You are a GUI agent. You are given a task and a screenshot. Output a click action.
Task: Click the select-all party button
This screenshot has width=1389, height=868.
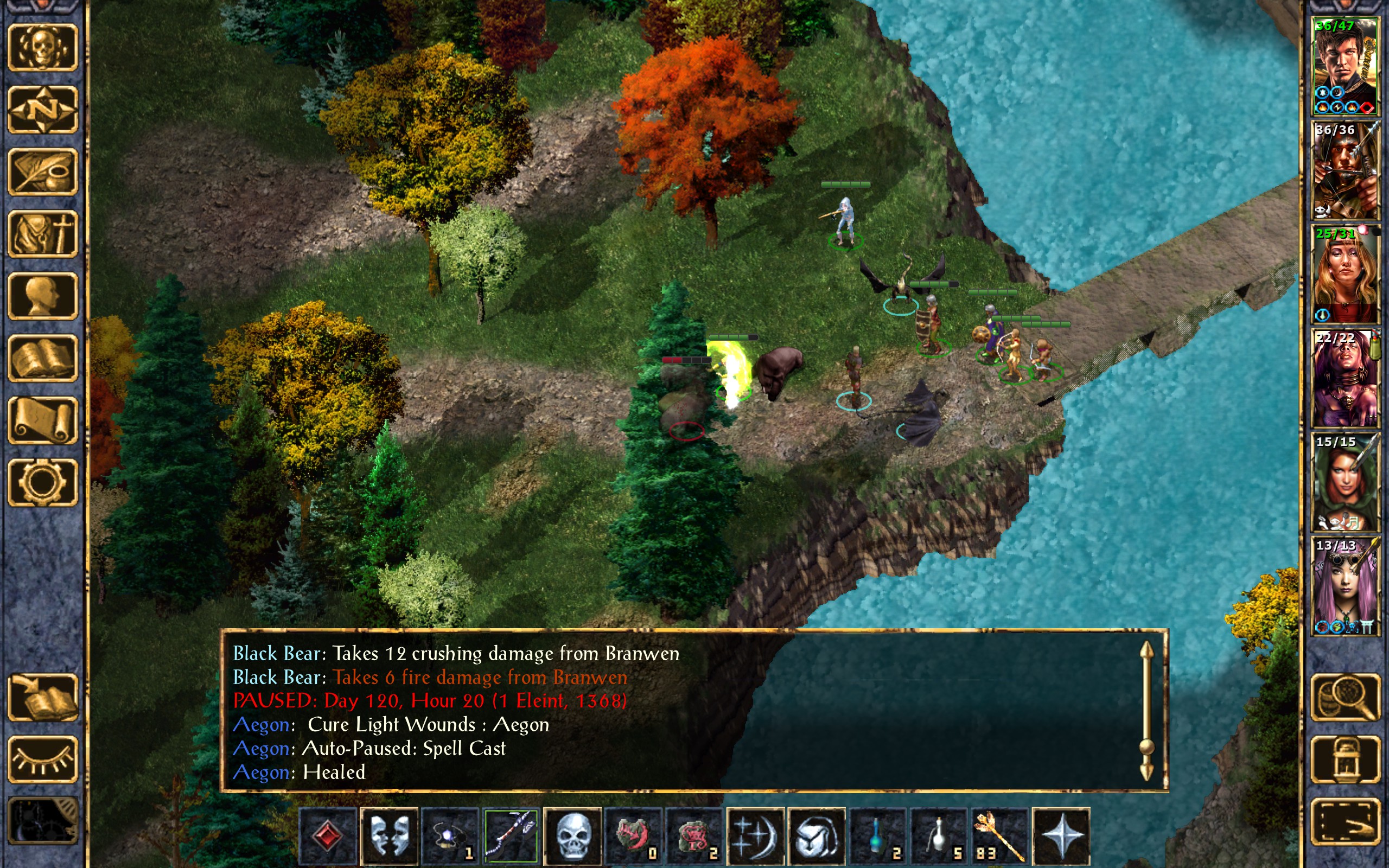(1346, 822)
